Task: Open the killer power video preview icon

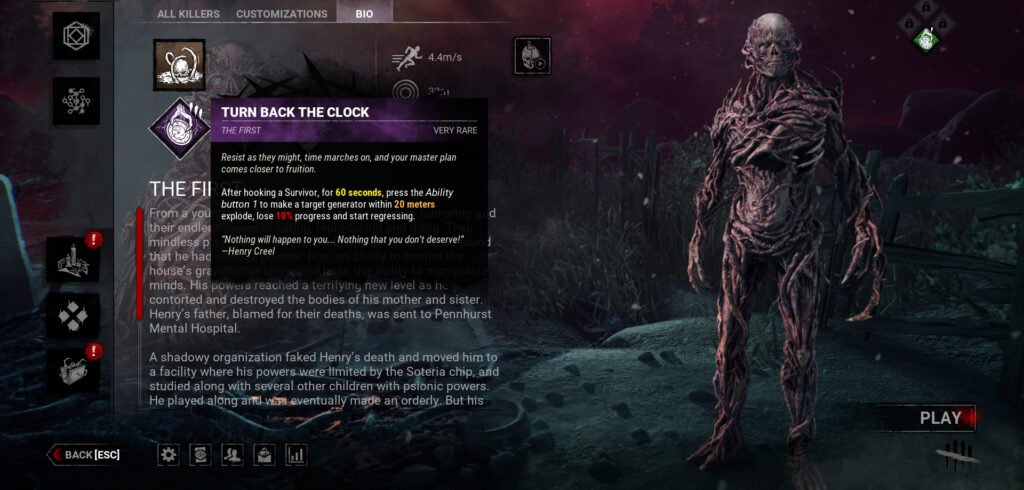Action: (532, 56)
